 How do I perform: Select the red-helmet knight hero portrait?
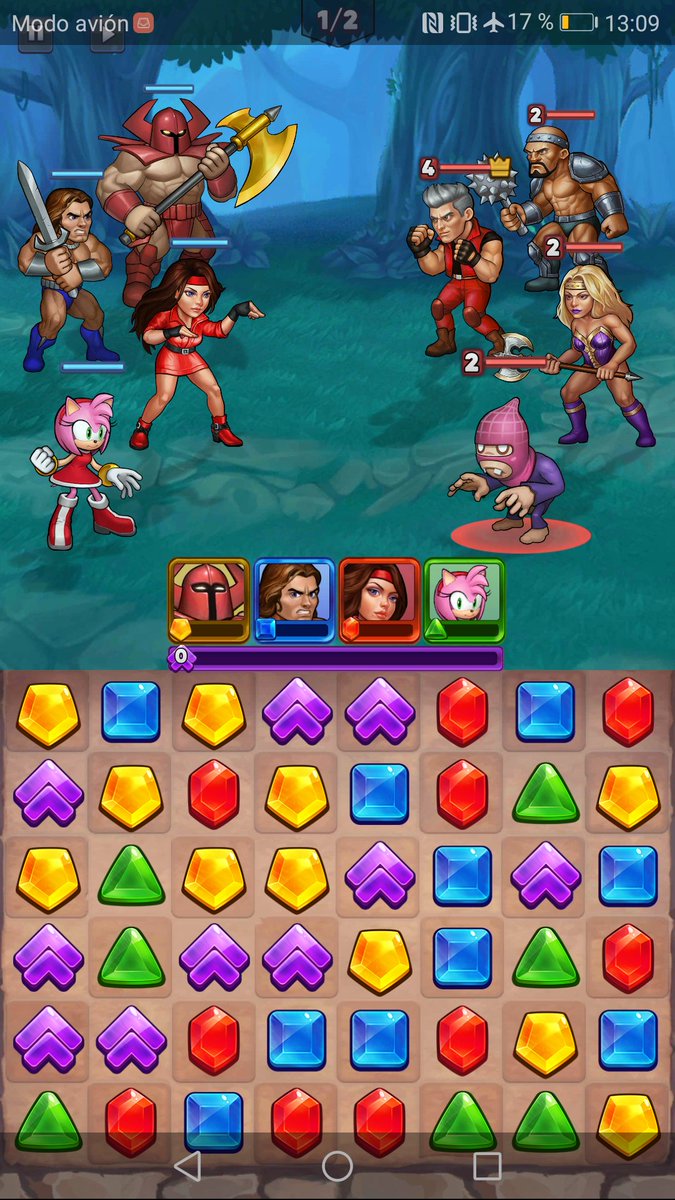[209, 600]
